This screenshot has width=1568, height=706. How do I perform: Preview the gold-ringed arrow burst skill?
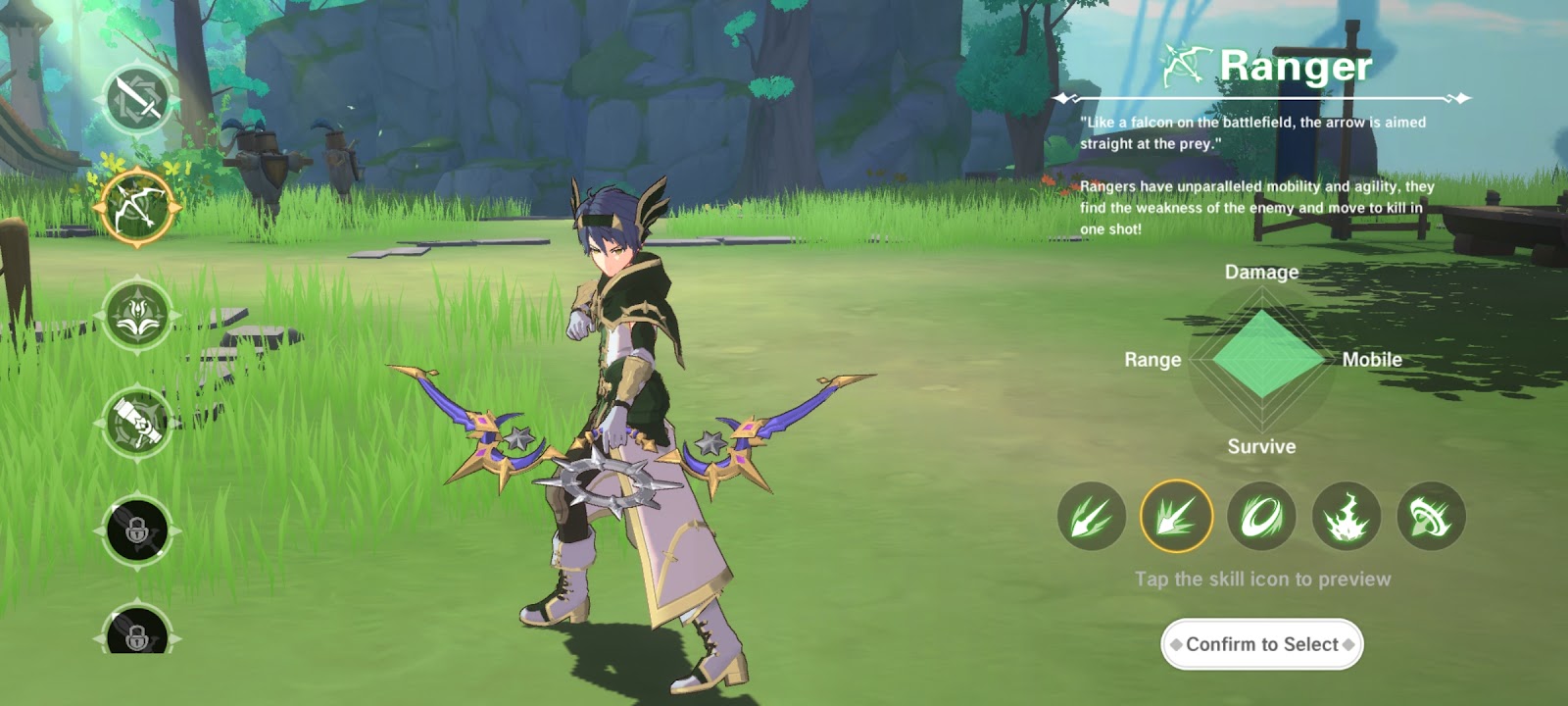pos(1177,517)
